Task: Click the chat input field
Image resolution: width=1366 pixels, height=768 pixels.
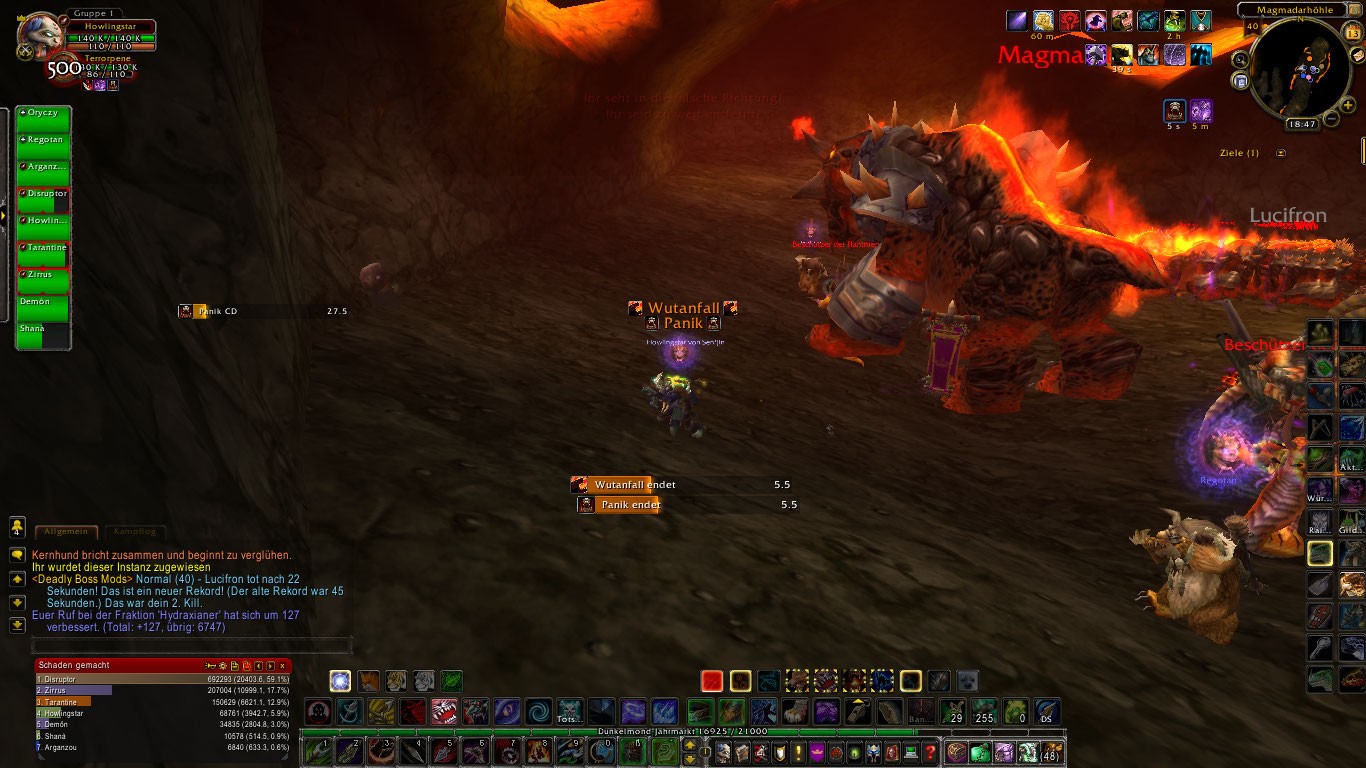Action: [x=192, y=645]
